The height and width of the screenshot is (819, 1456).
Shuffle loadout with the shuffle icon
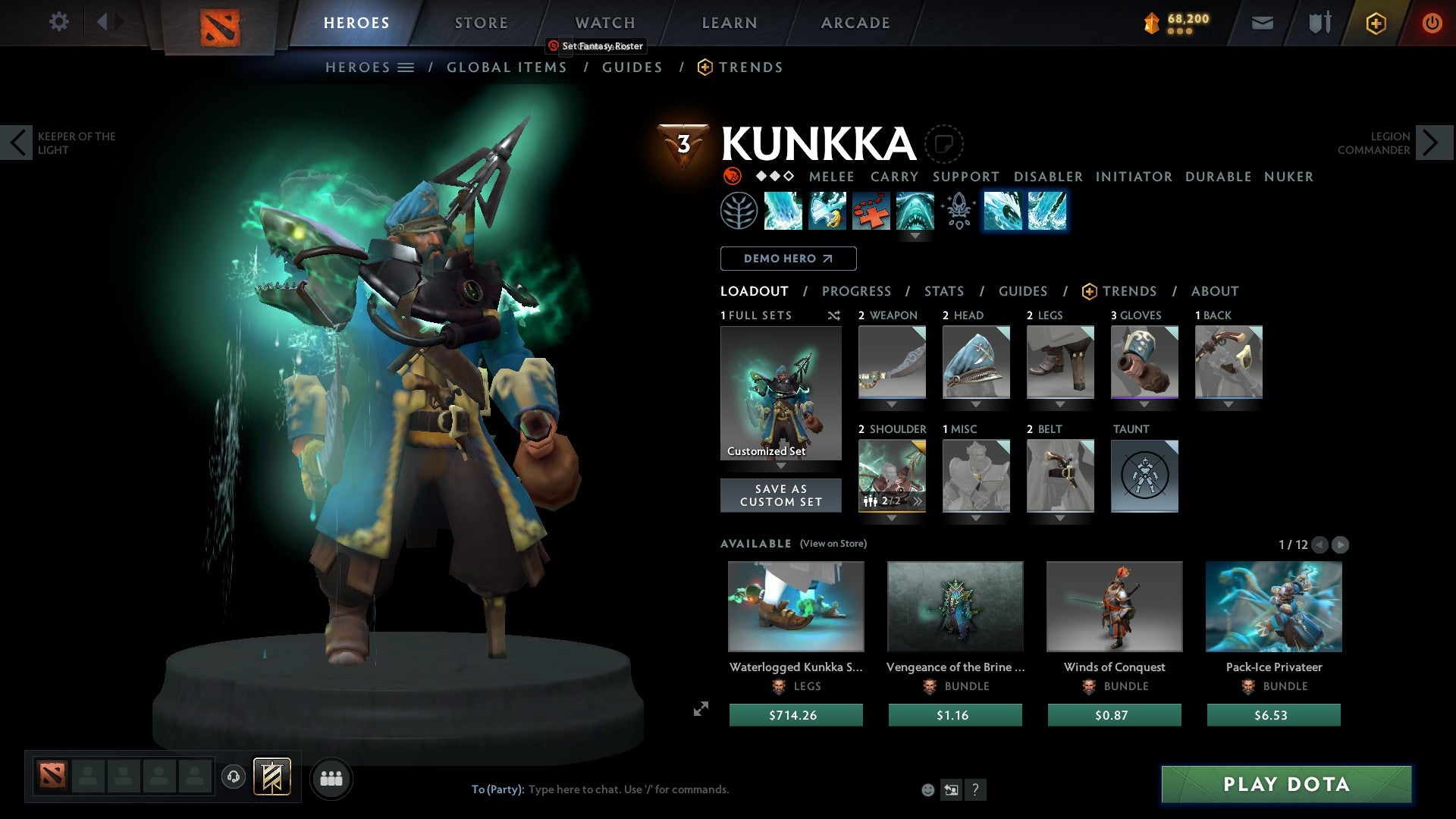tap(833, 315)
